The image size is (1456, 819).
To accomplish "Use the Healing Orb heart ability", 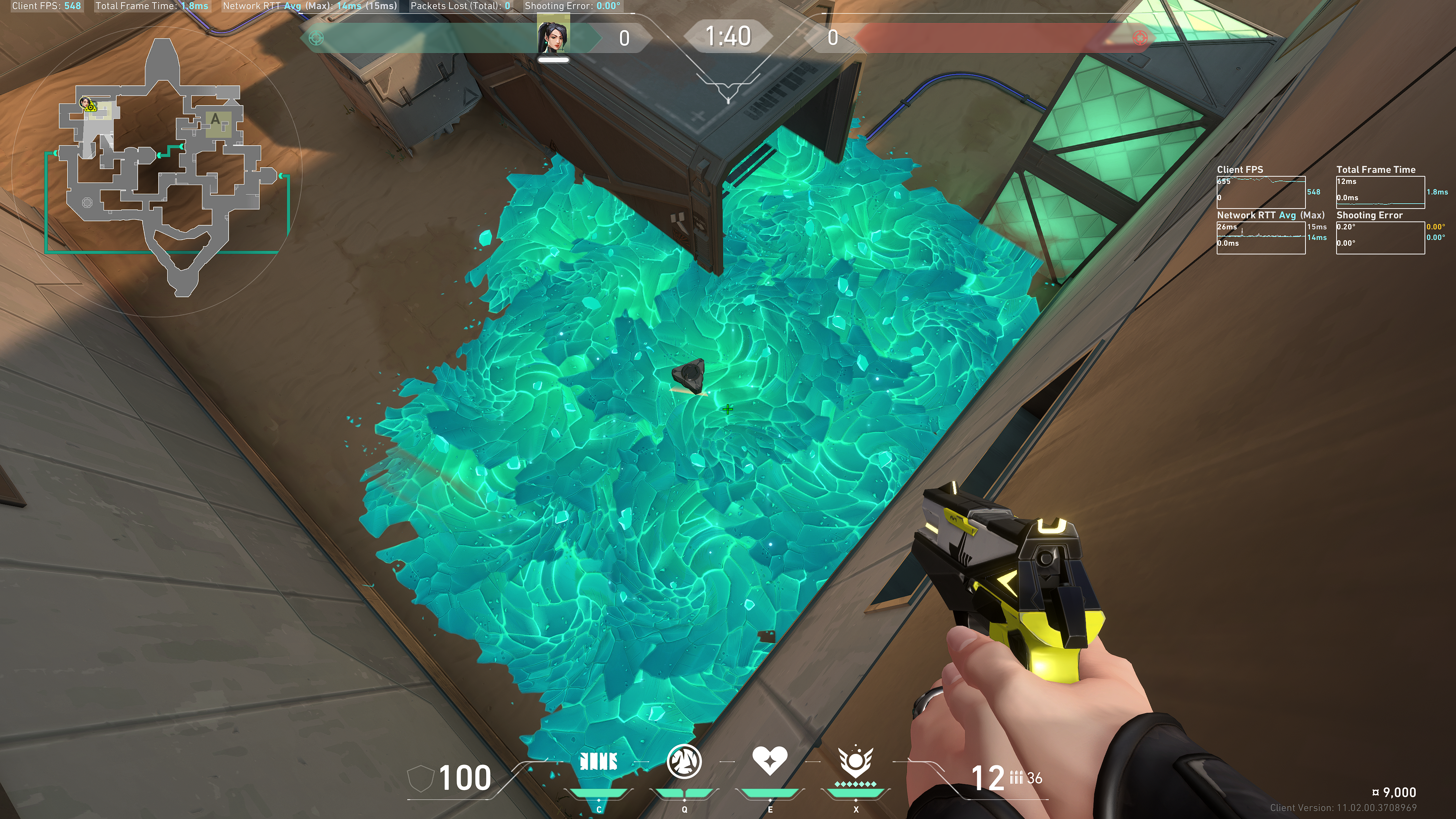I will pyautogui.click(x=769, y=761).
